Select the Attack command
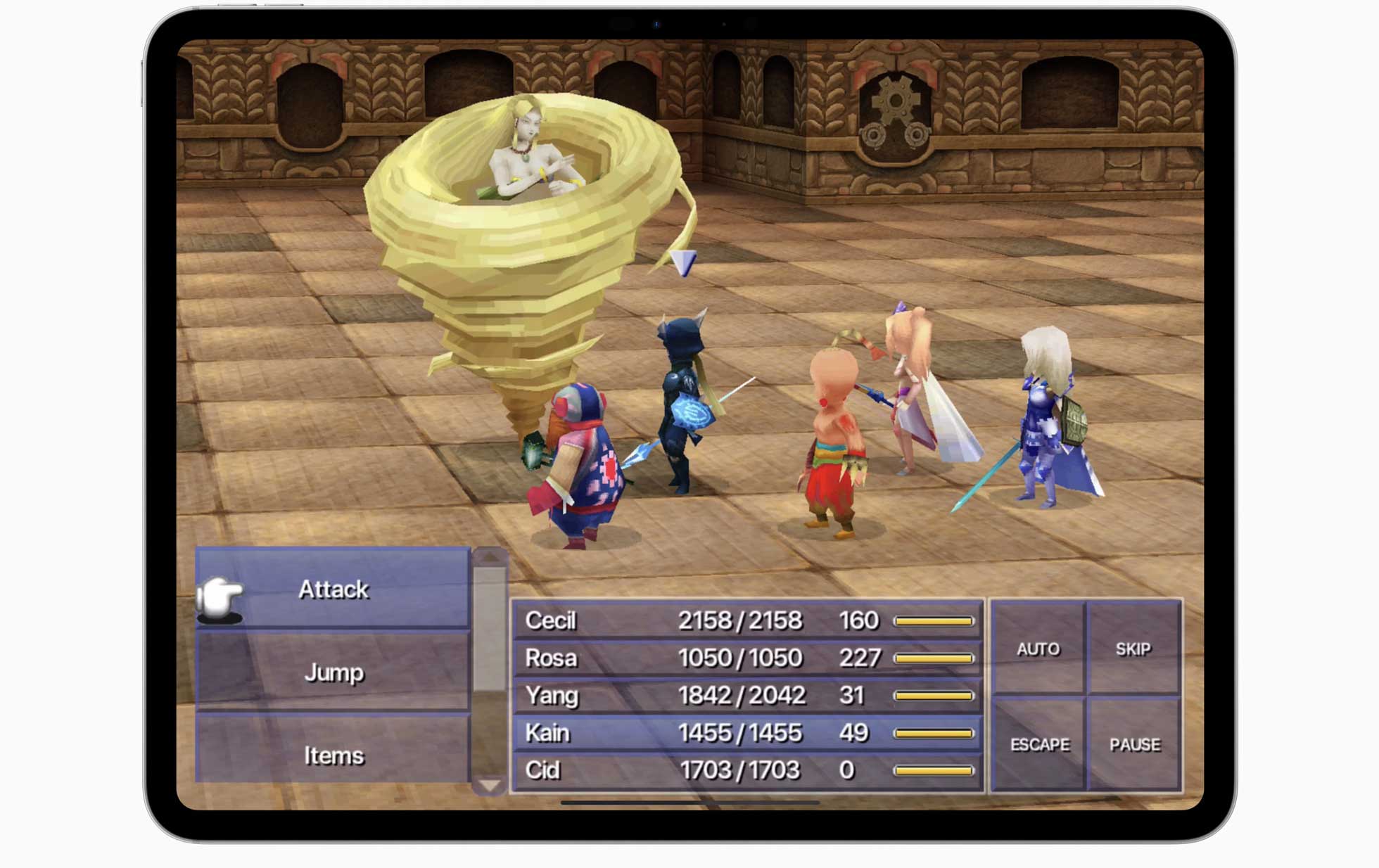This screenshot has height=868, width=1379. pos(333,589)
